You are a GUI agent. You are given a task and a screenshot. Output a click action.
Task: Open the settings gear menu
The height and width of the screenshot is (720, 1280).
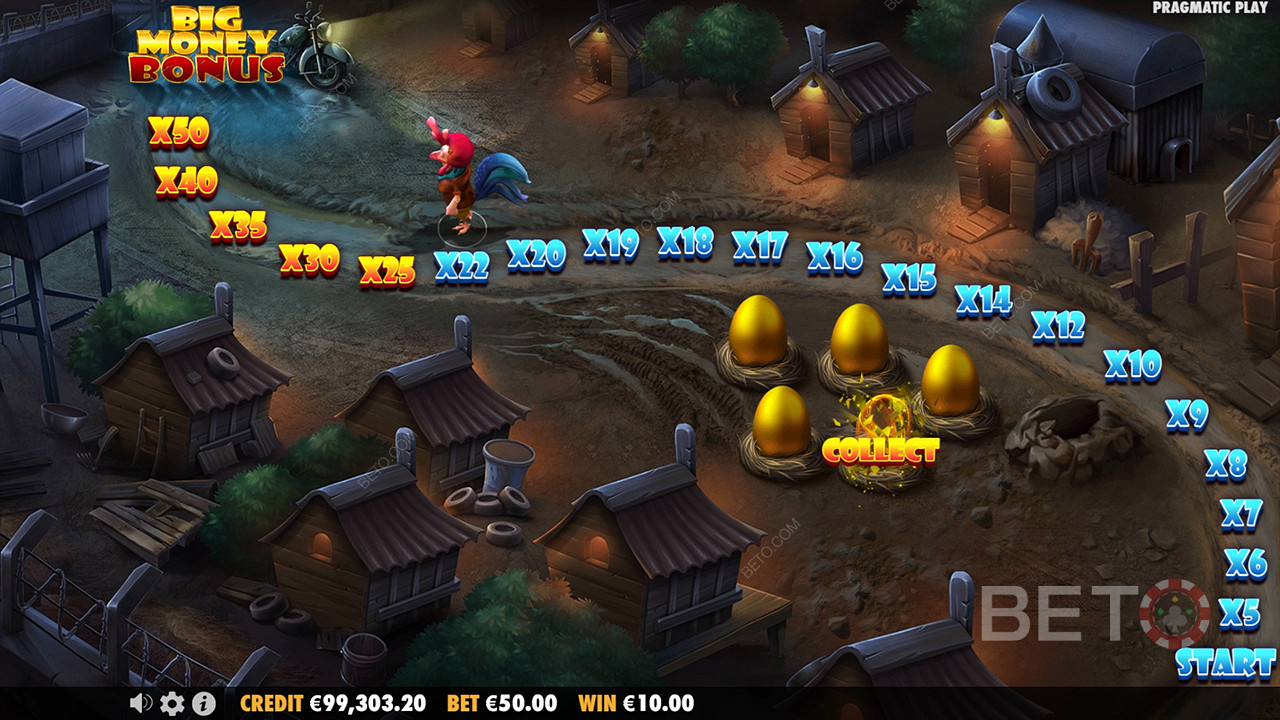point(171,703)
